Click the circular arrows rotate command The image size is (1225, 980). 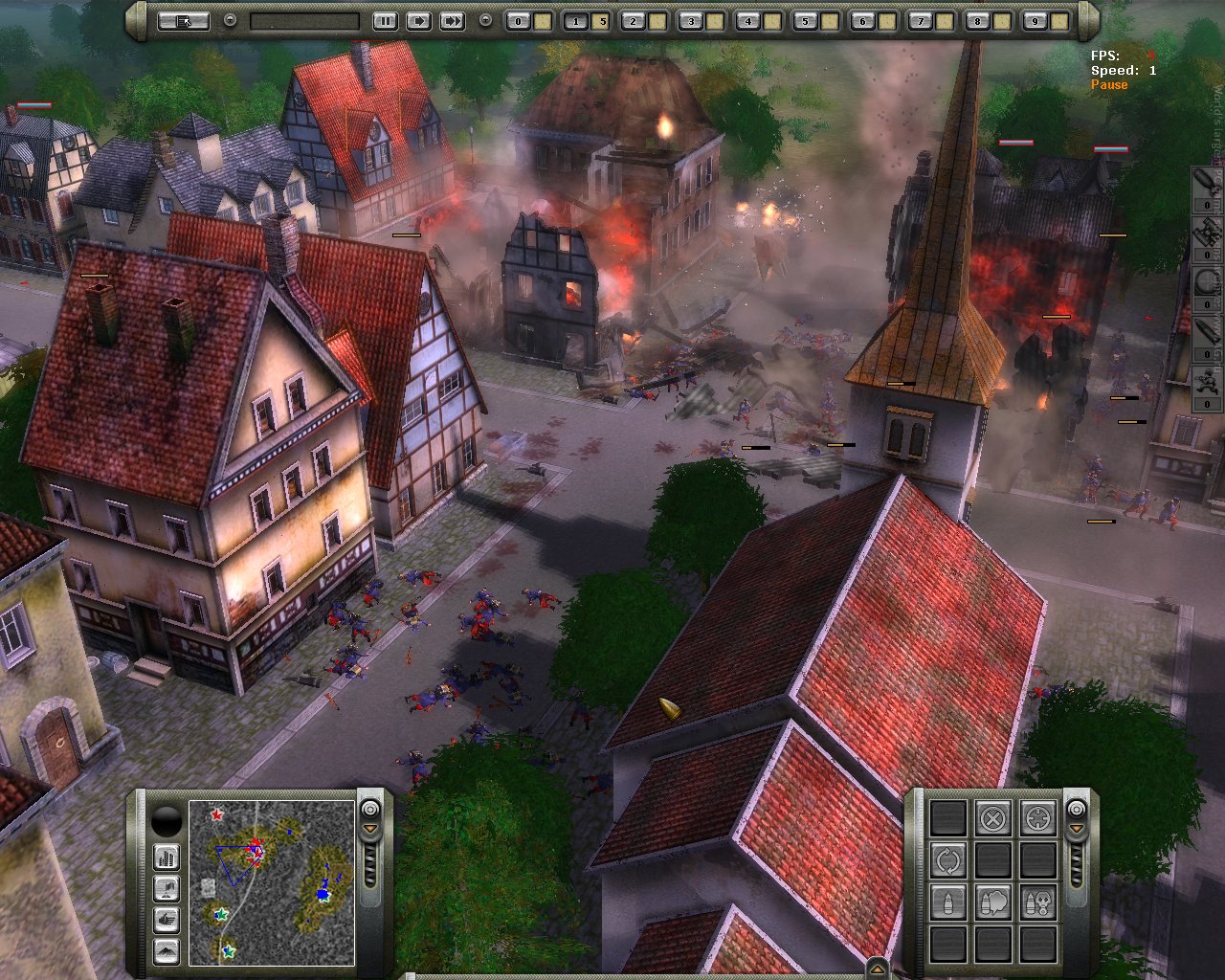(948, 860)
